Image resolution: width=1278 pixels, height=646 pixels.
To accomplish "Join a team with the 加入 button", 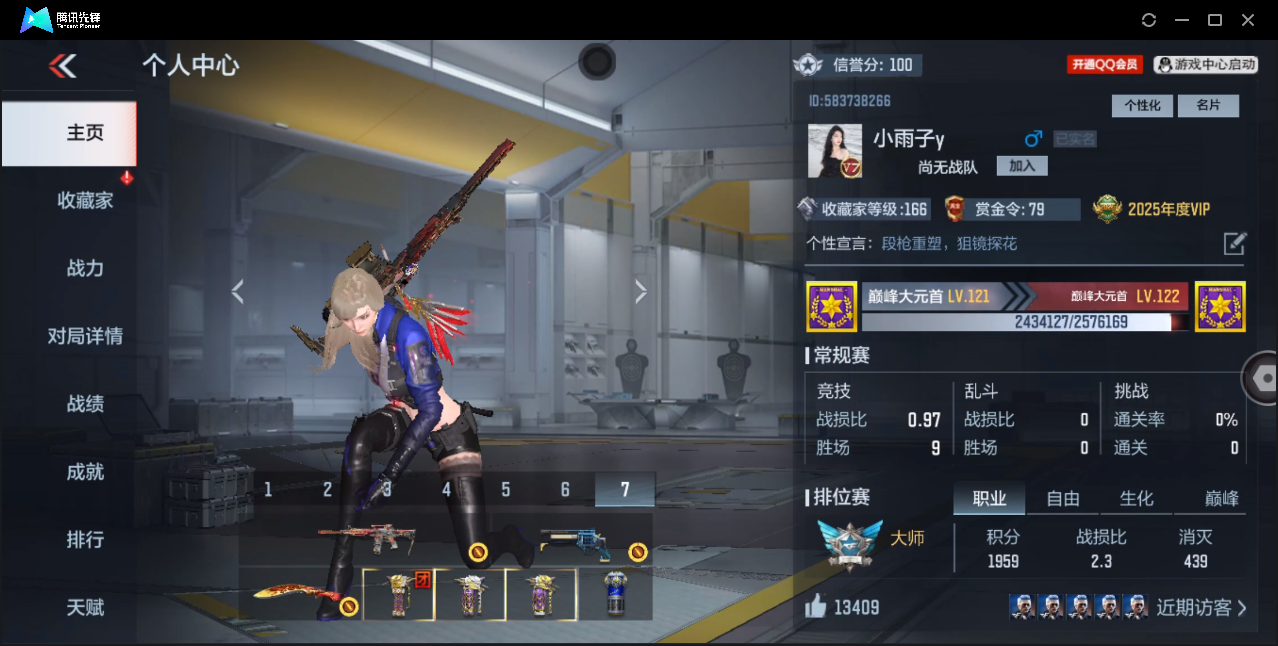I will pyautogui.click(x=1022, y=166).
